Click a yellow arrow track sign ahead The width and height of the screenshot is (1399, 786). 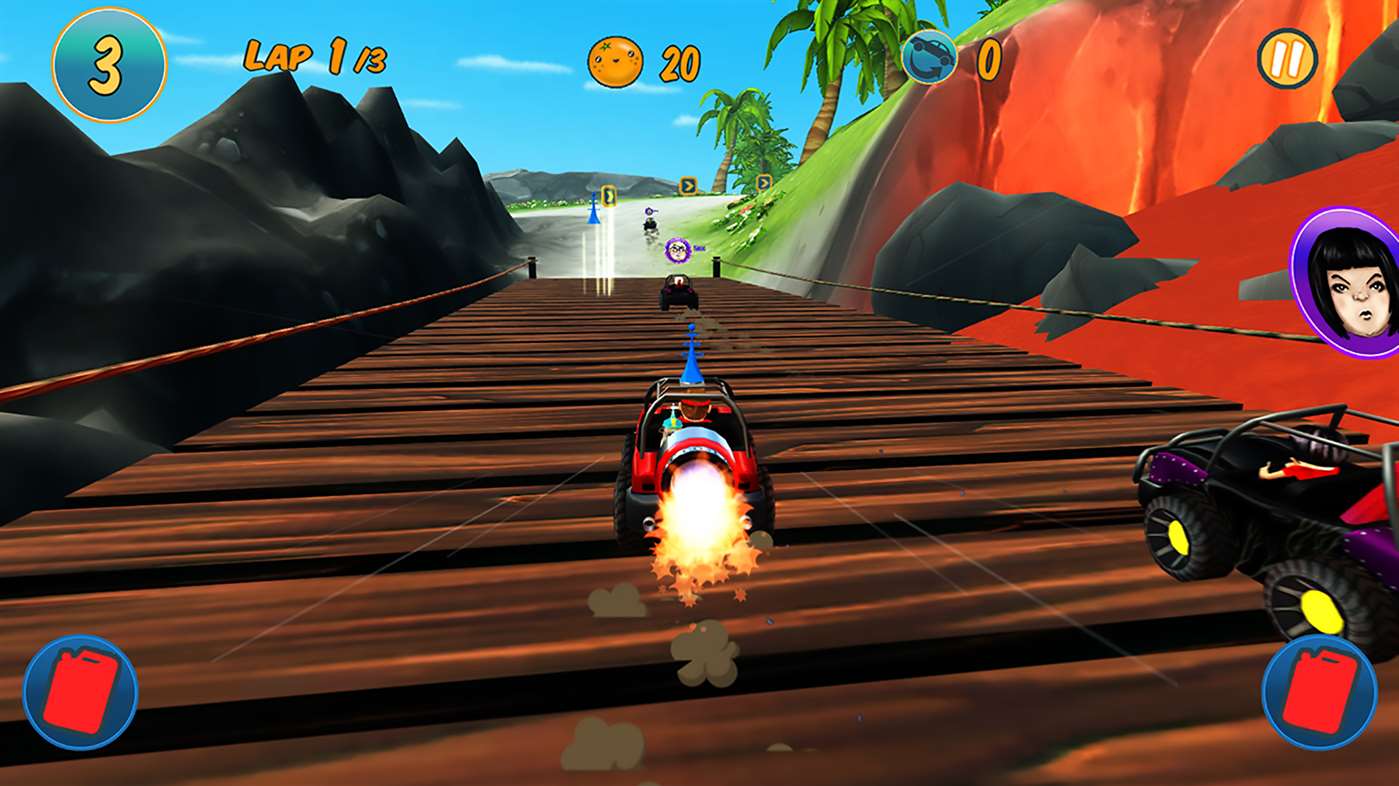pyautogui.click(x=687, y=183)
